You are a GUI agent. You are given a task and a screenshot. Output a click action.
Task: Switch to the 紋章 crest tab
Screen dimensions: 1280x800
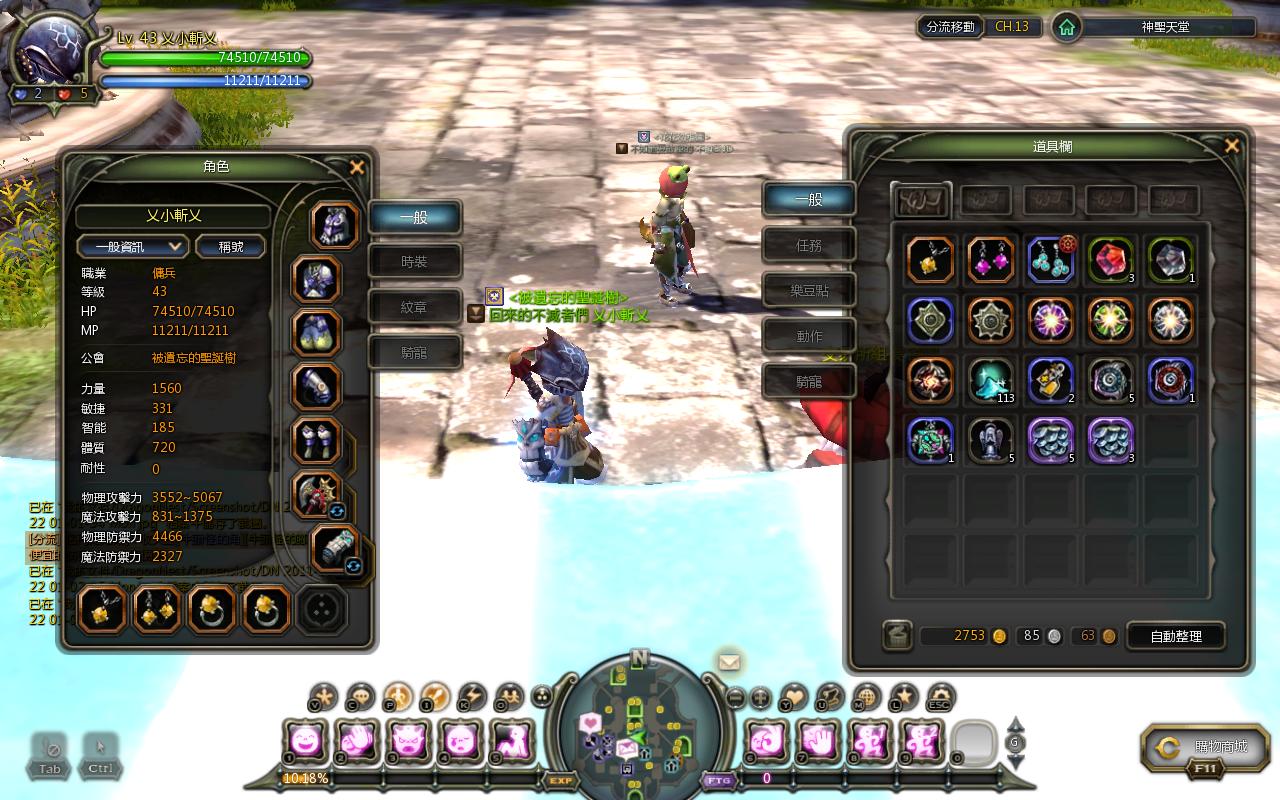[414, 307]
